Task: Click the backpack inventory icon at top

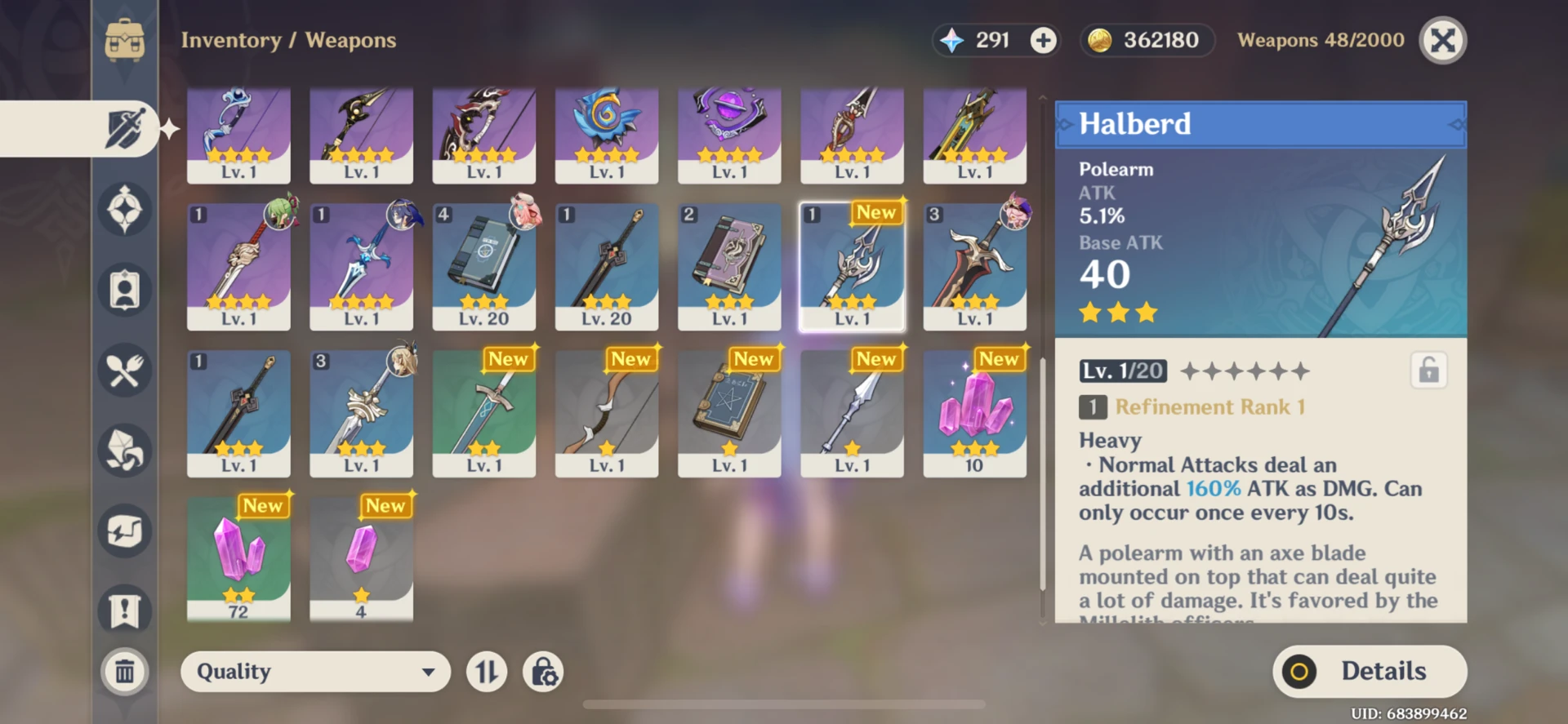Action: [x=124, y=41]
